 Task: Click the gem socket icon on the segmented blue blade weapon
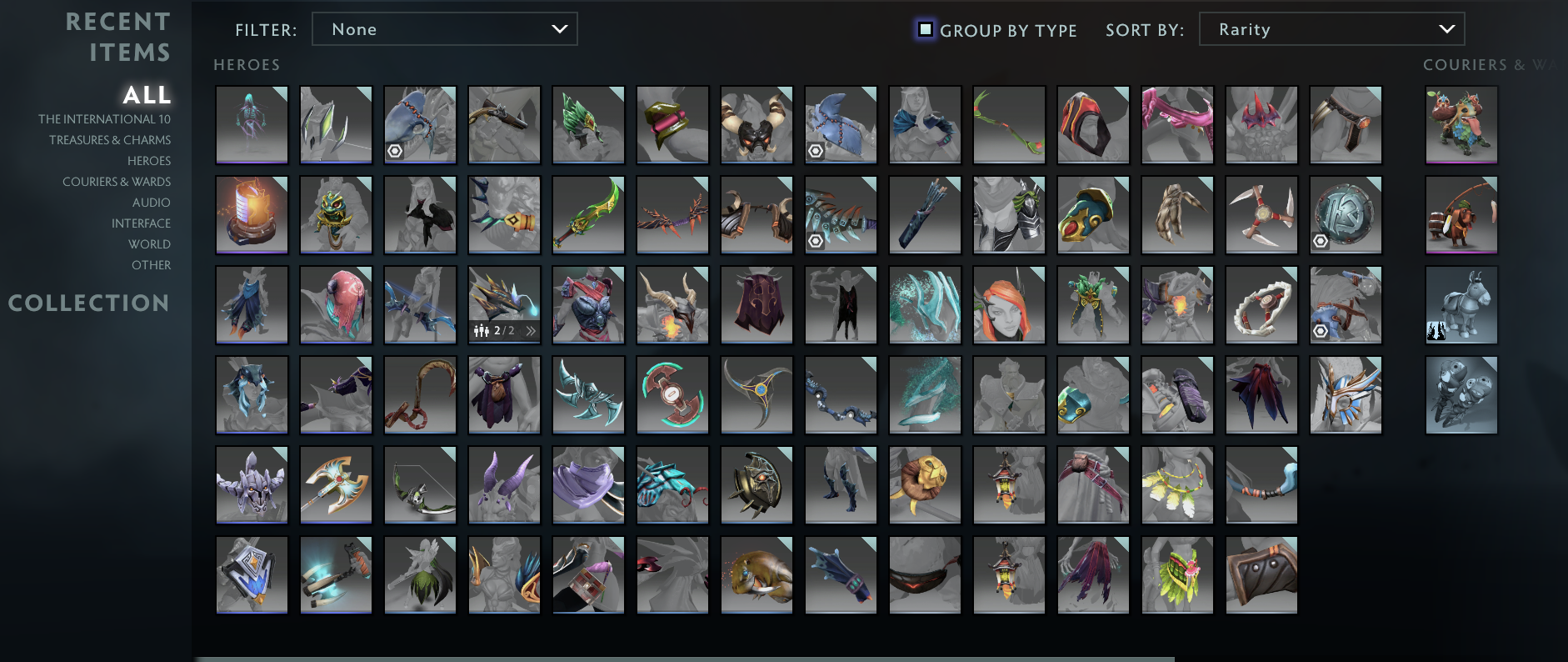(815, 242)
